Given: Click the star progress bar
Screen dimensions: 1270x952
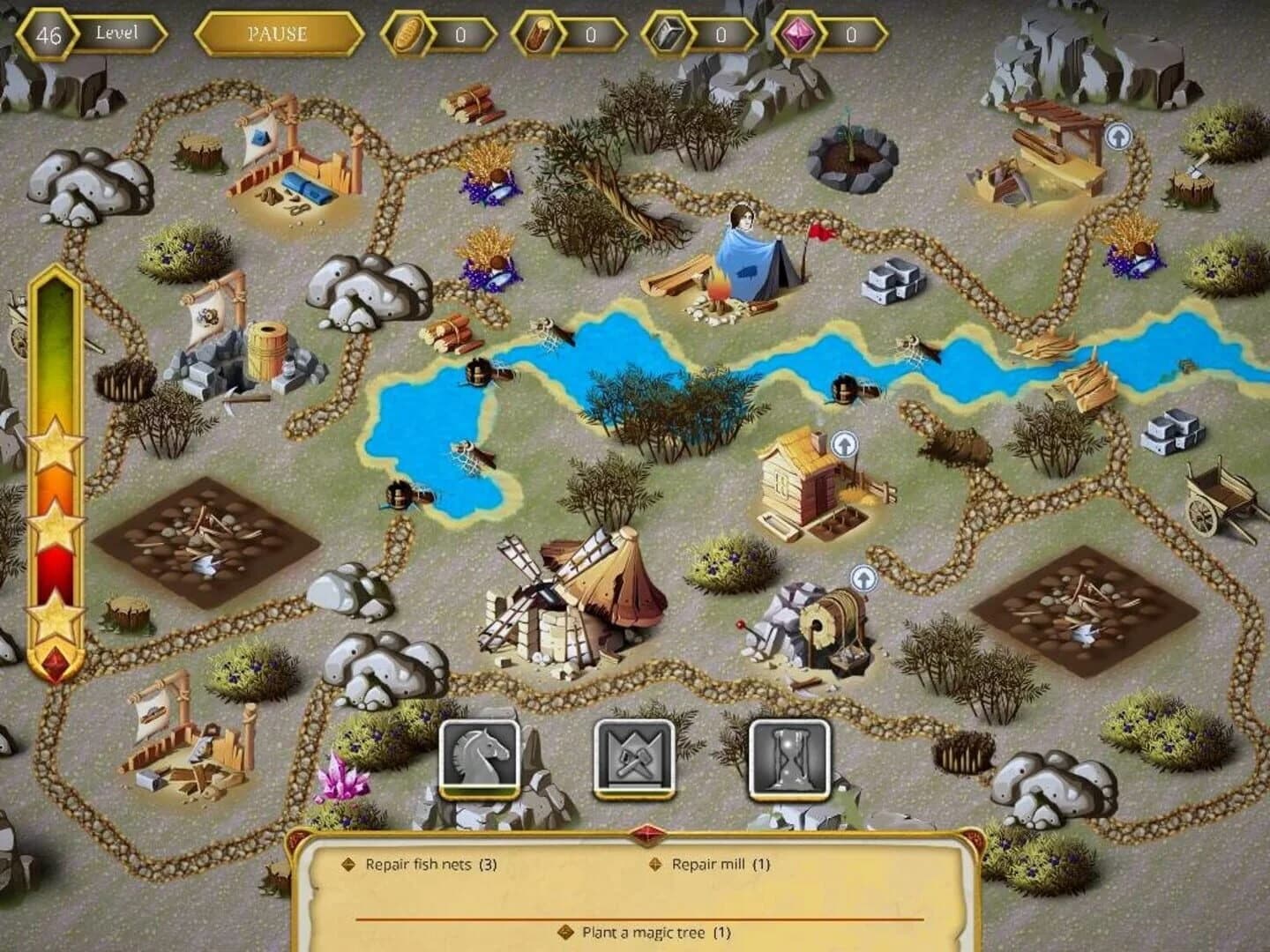Looking at the screenshot, I should tap(55, 476).
